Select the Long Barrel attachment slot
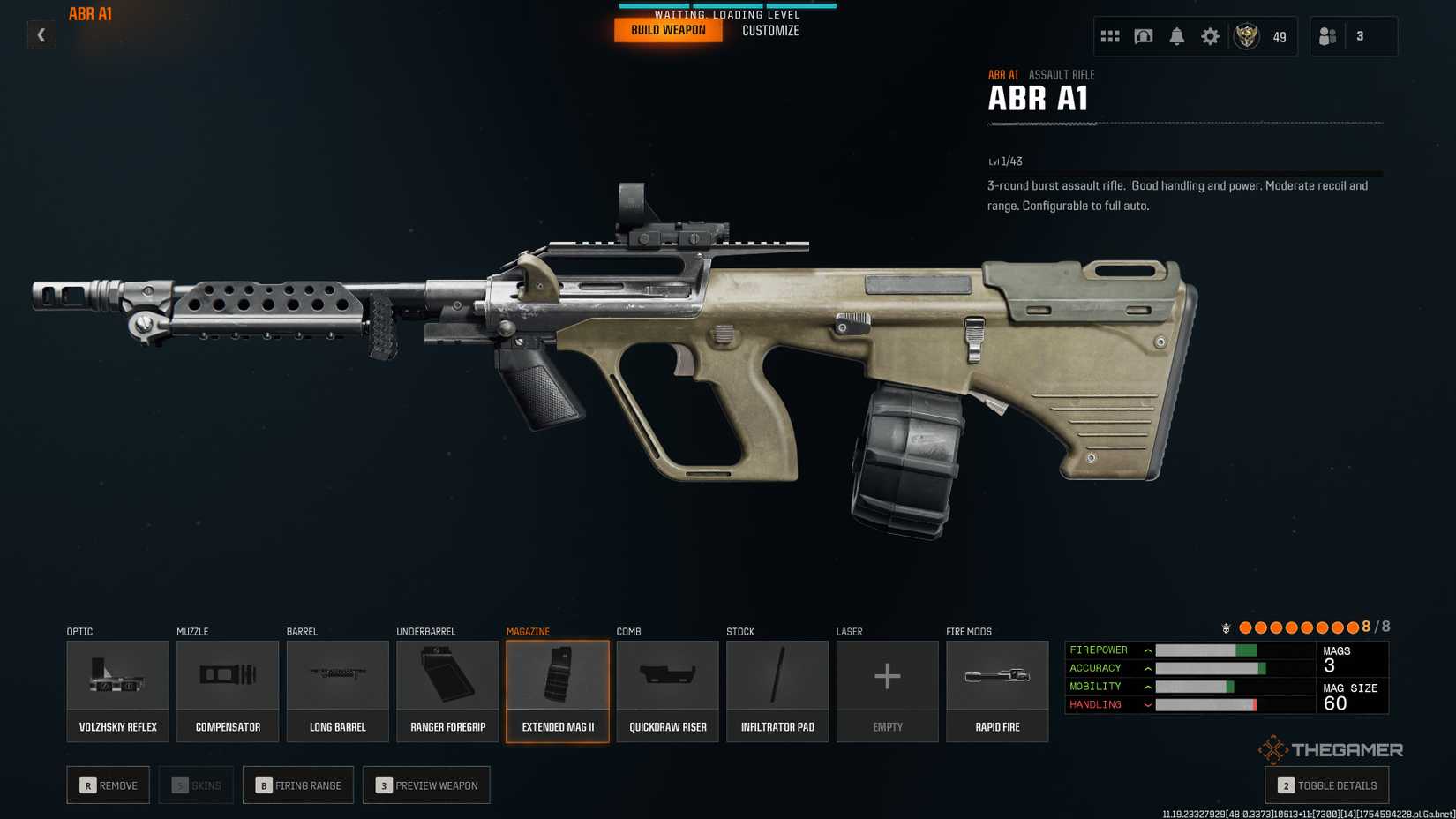1456x819 pixels. click(x=337, y=691)
